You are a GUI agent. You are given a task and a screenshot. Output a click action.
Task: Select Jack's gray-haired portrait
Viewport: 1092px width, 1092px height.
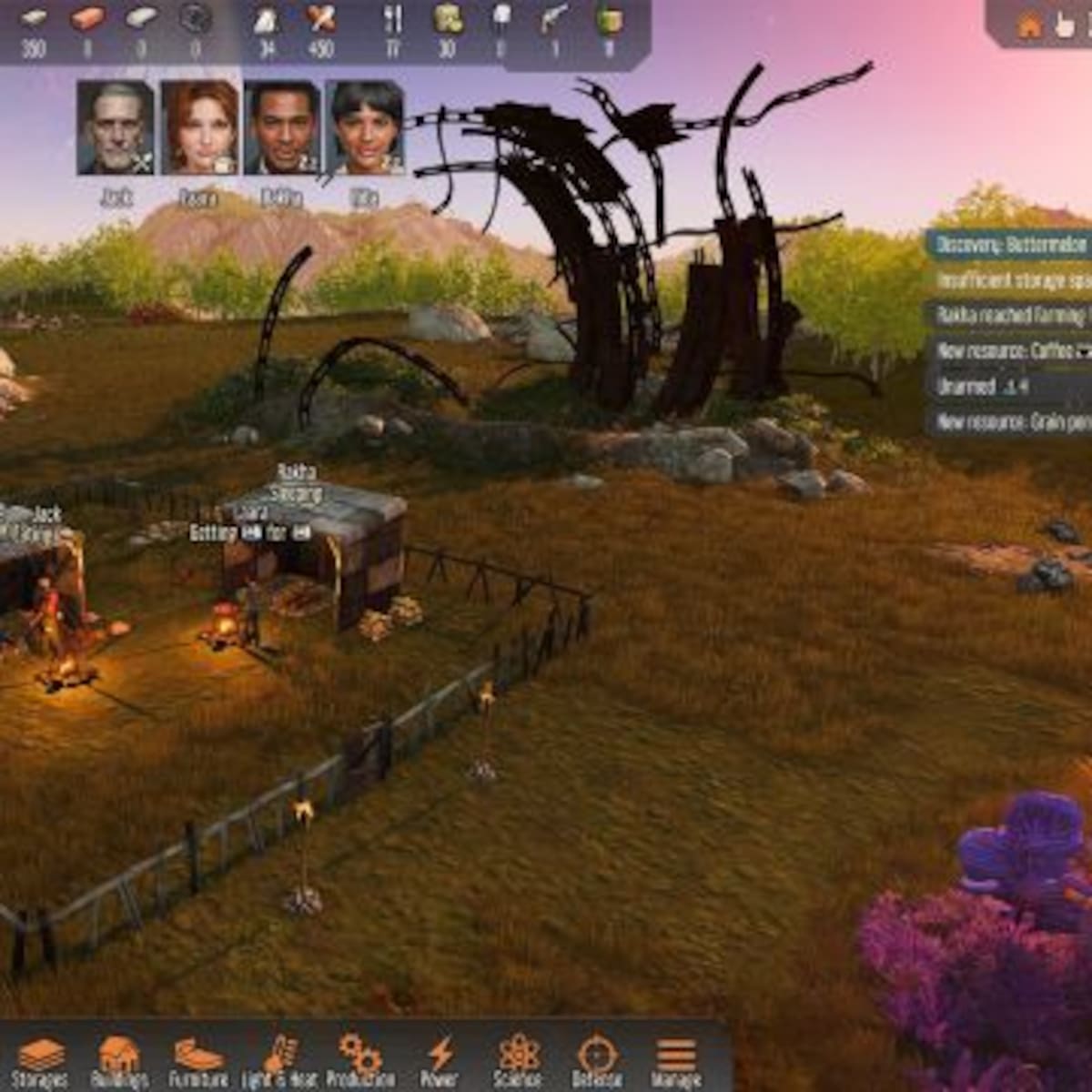(116, 127)
